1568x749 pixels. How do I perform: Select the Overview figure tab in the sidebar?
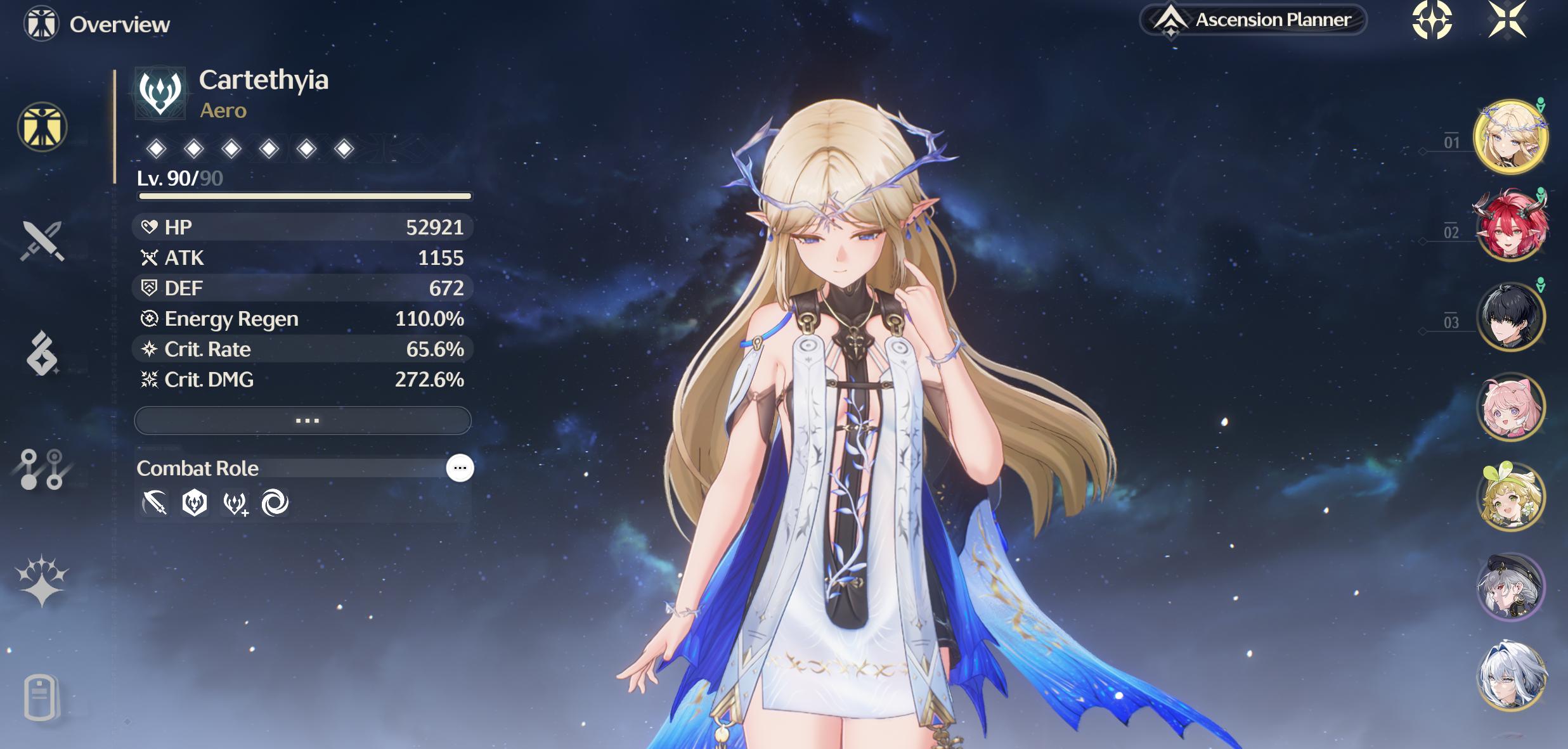pos(42,127)
